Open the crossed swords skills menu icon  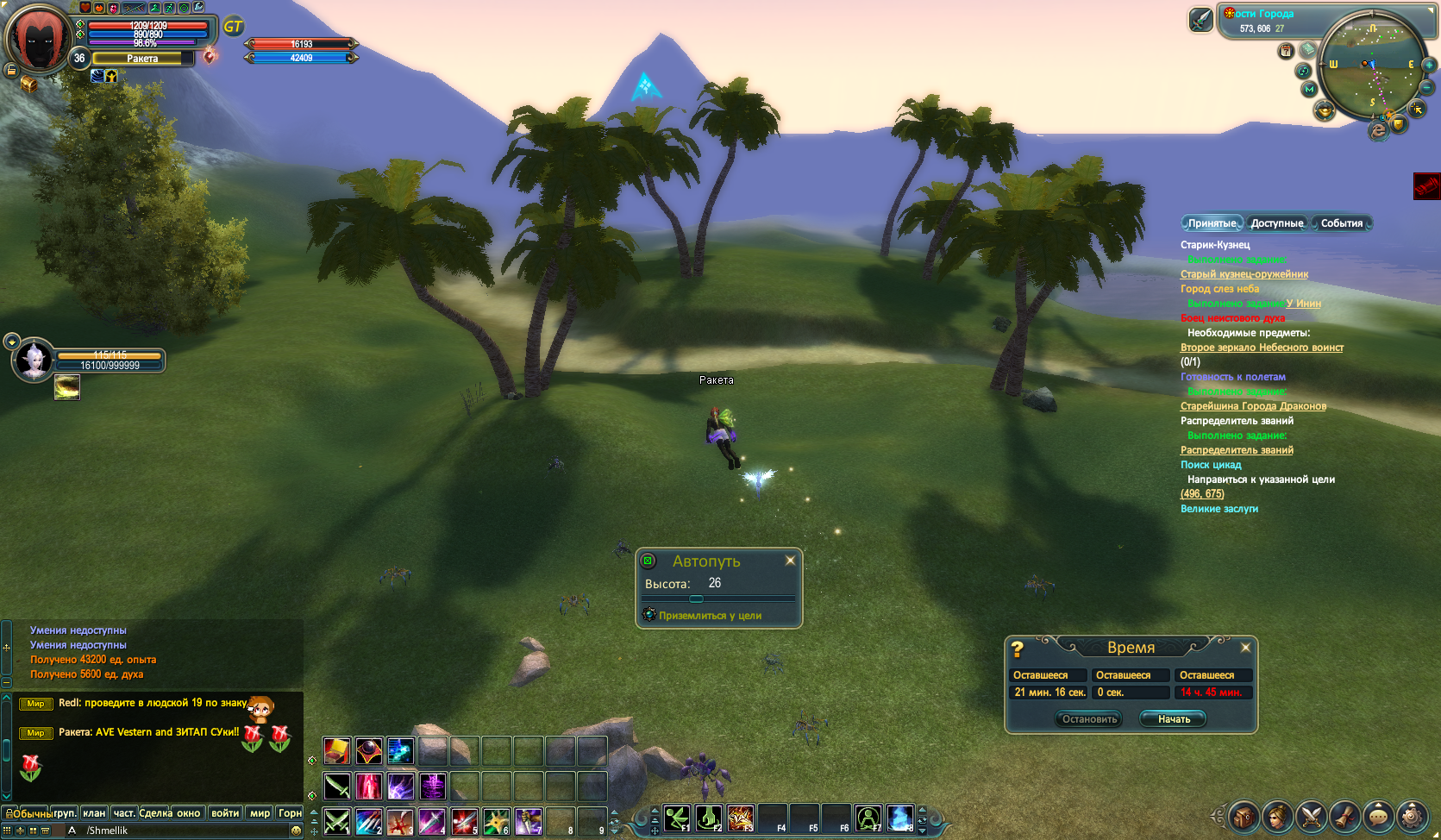pos(1311,815)
